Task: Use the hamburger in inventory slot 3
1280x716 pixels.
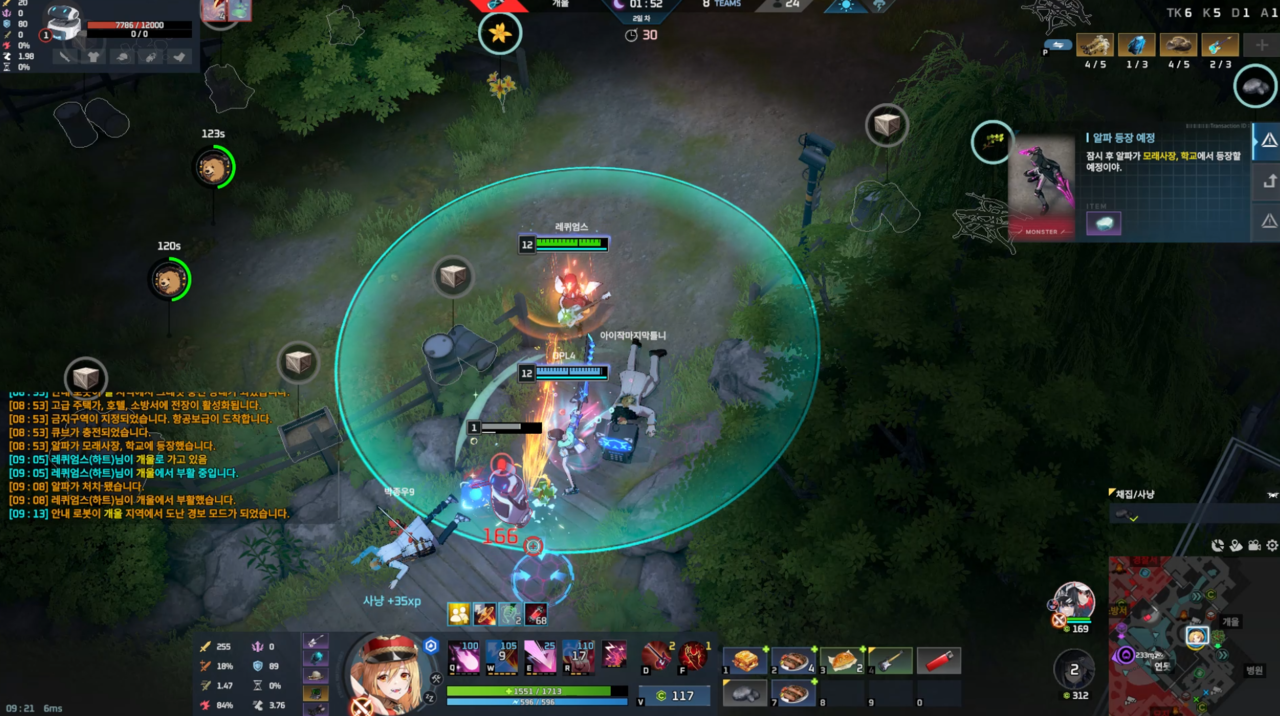Action: tap(843, 661)
